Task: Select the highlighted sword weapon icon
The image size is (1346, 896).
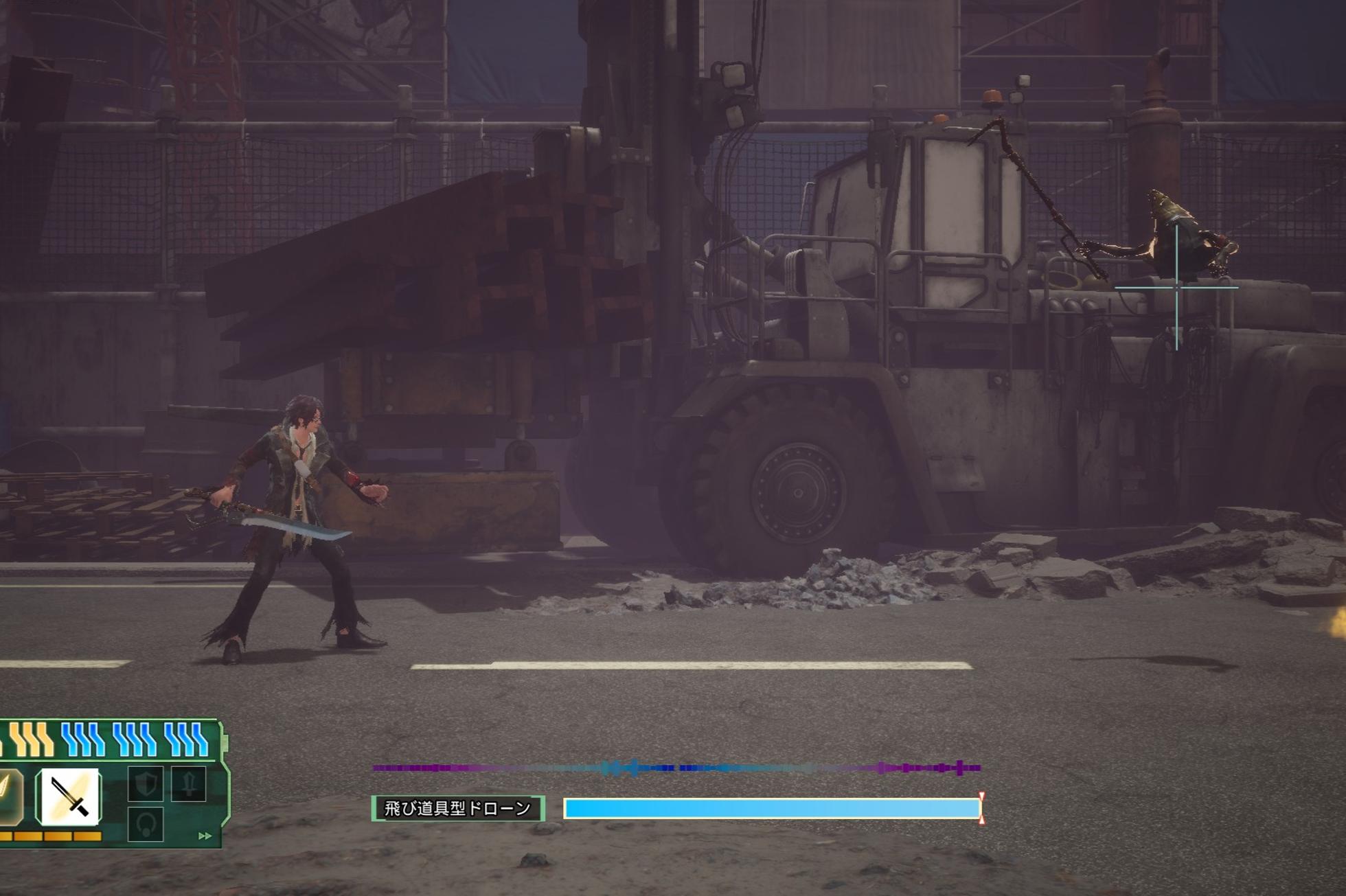Action: coord(69,796)
